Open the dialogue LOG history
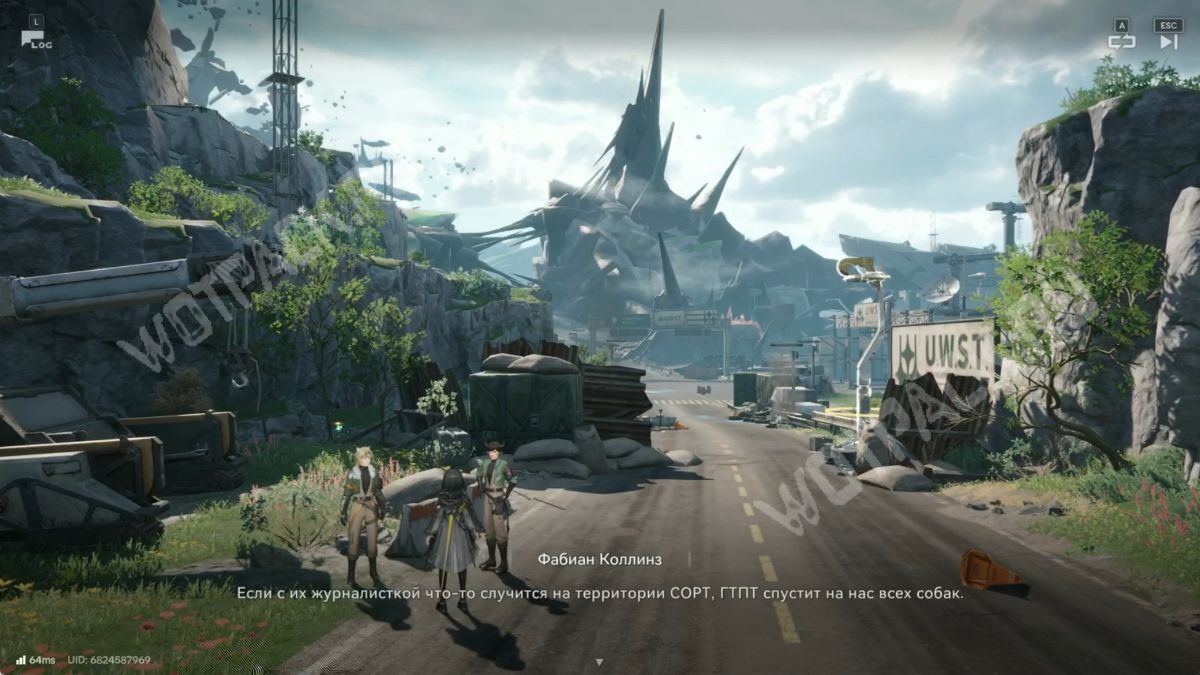Screen dimensions: 1200x675 34,40
